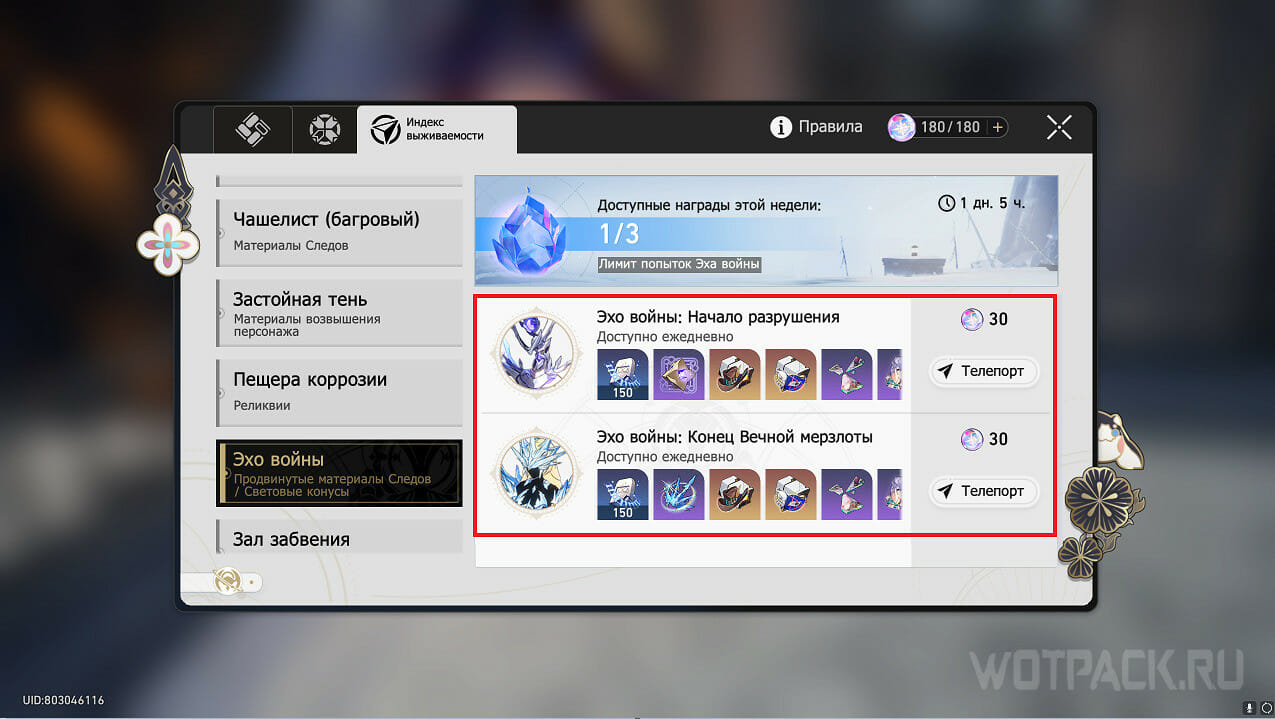Open the Зал забвения category

click(339, 538)
